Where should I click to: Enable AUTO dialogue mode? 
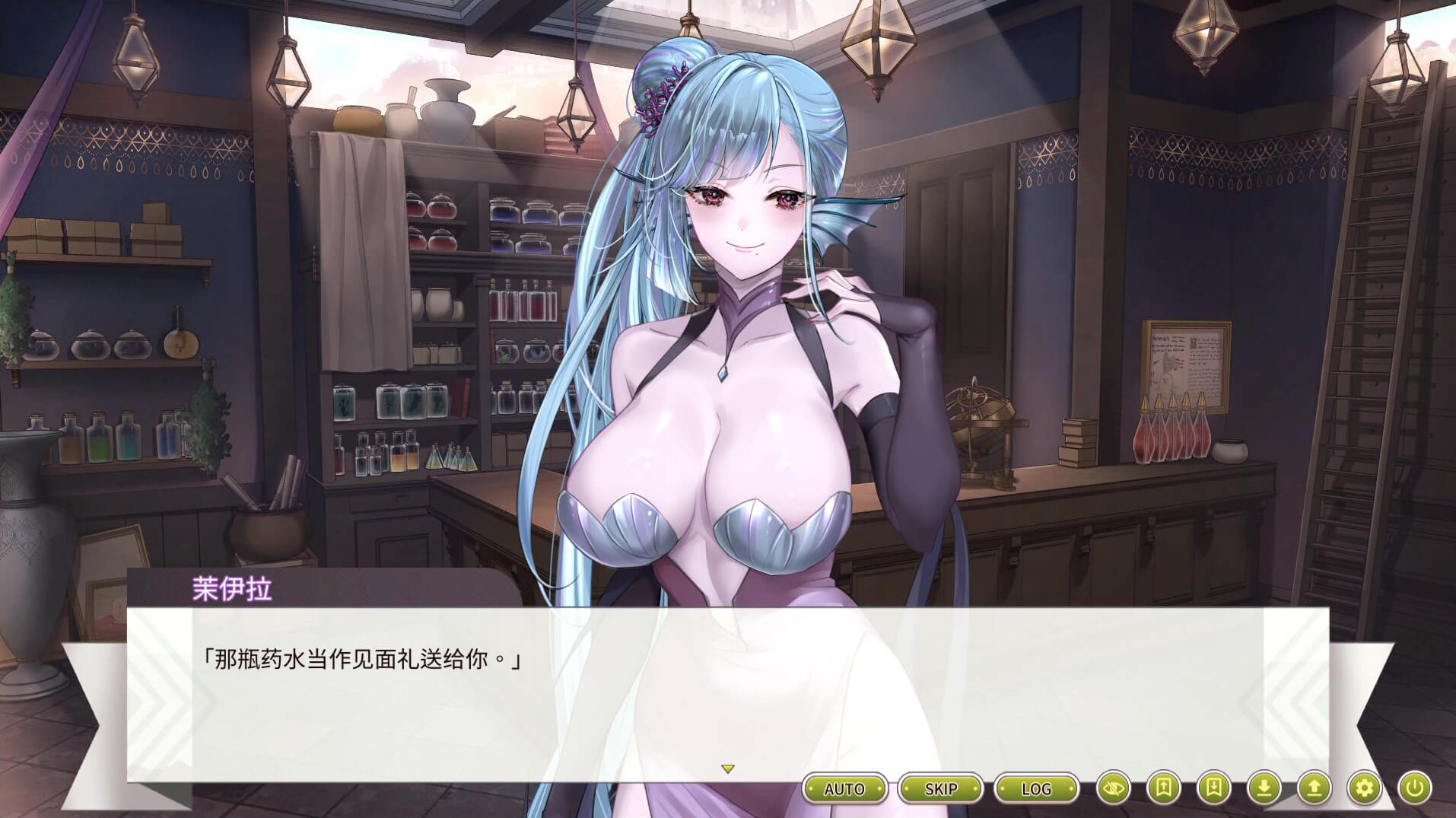844,788
